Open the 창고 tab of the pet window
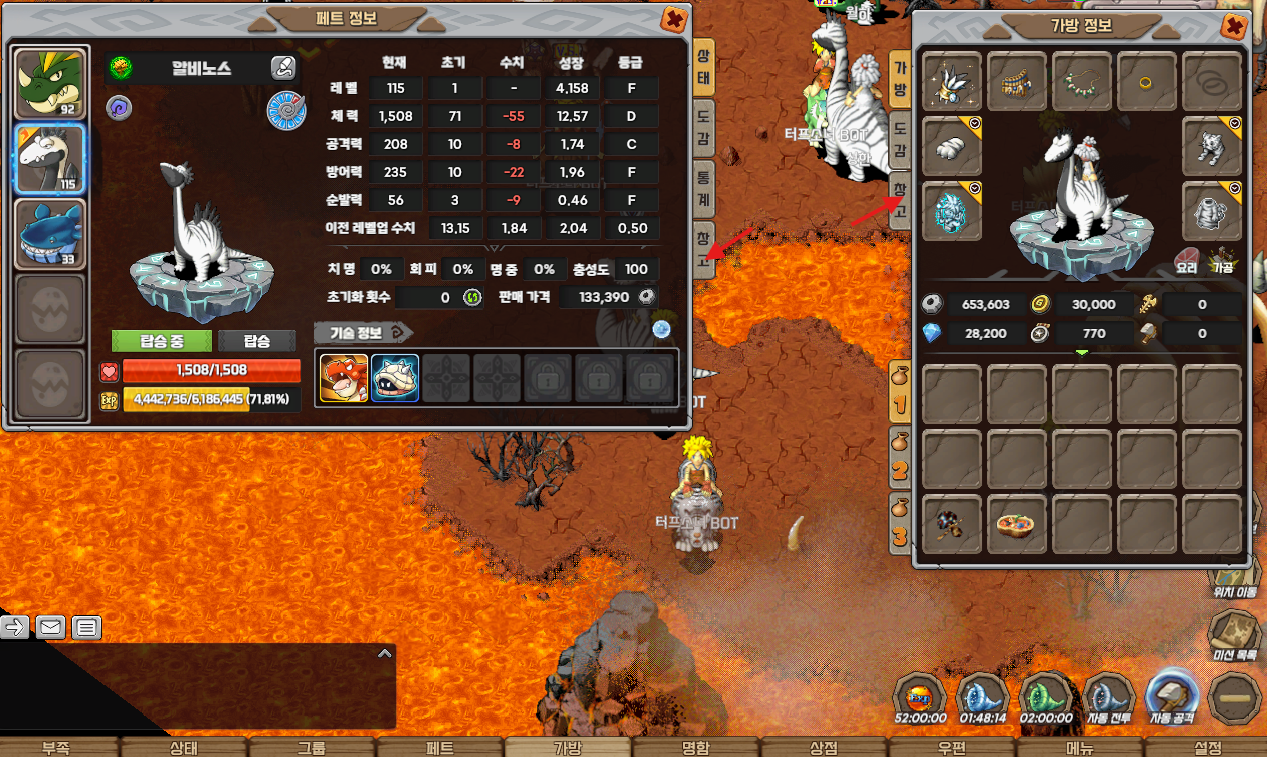 [x=704, y=248]
